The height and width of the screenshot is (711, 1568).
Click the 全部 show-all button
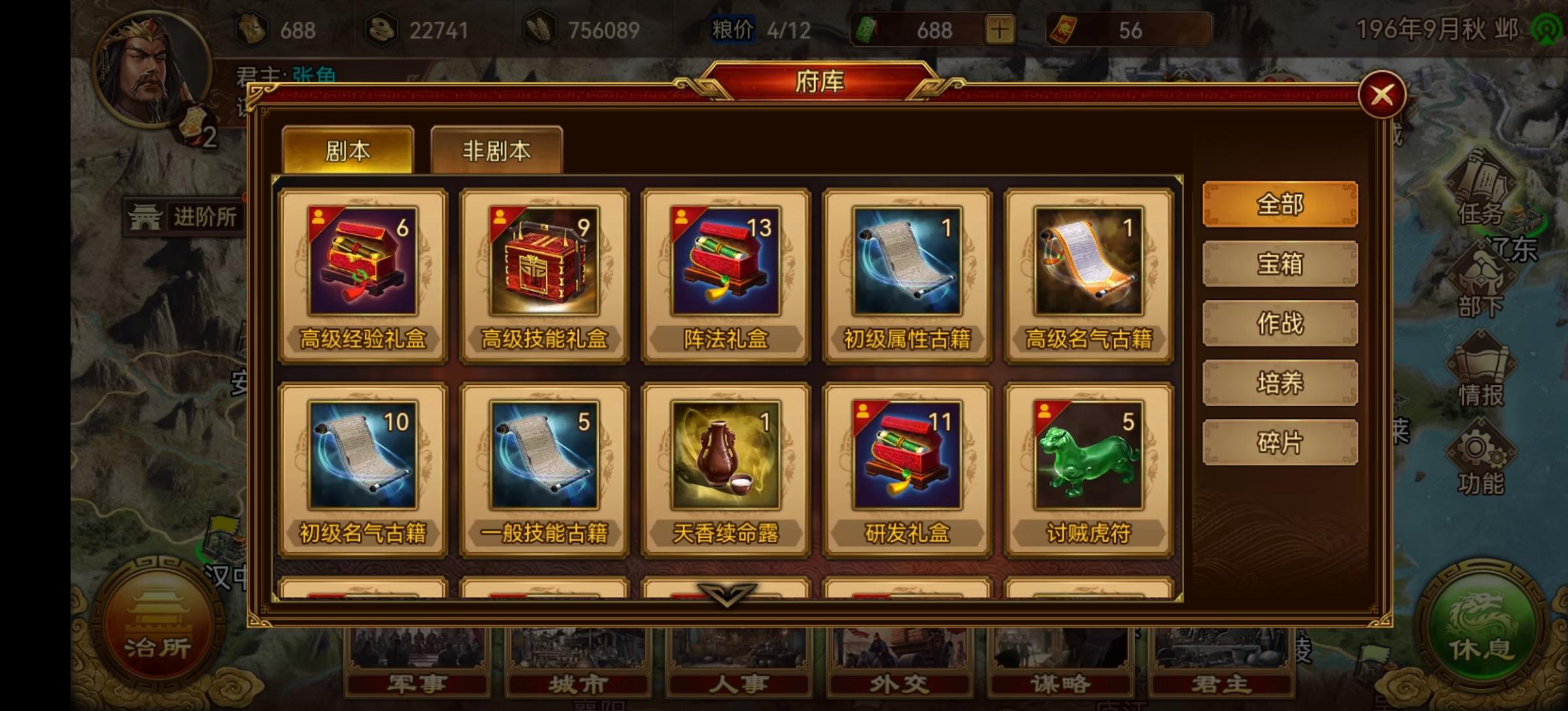tap(1279, 204)
